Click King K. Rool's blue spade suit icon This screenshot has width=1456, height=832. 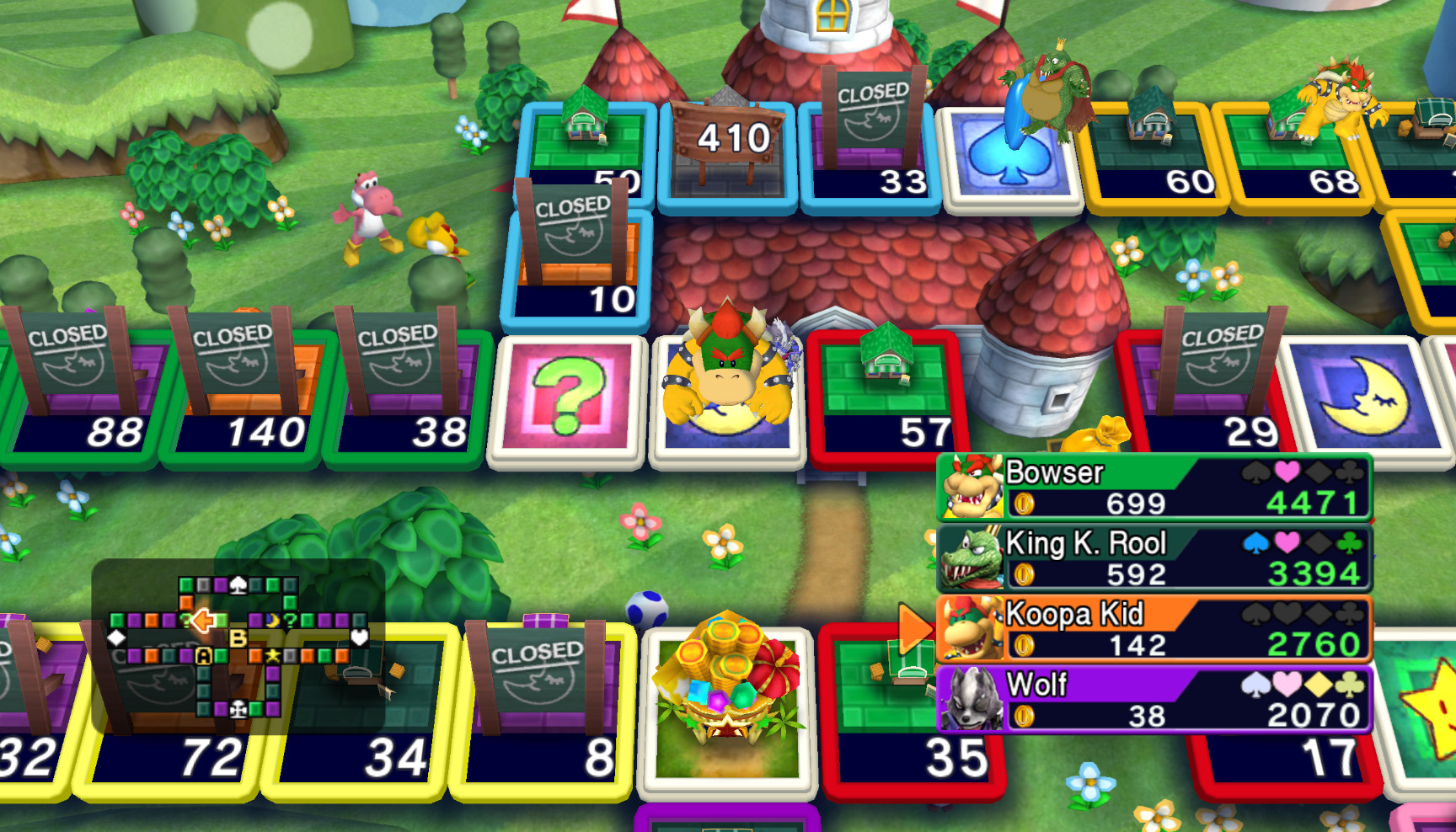click(x=1255, y=541)
